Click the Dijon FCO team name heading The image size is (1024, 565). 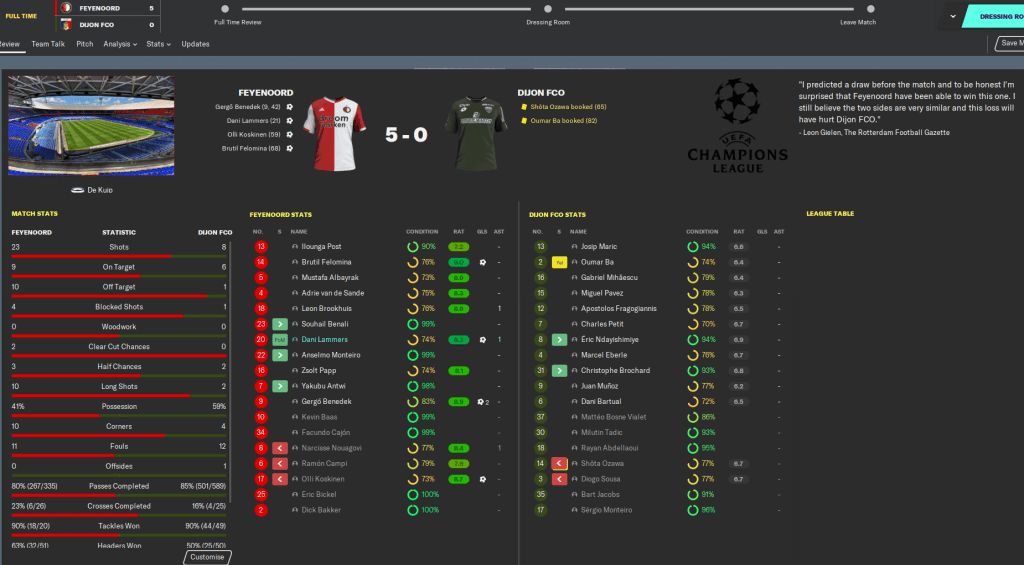(x=541, y=93)
